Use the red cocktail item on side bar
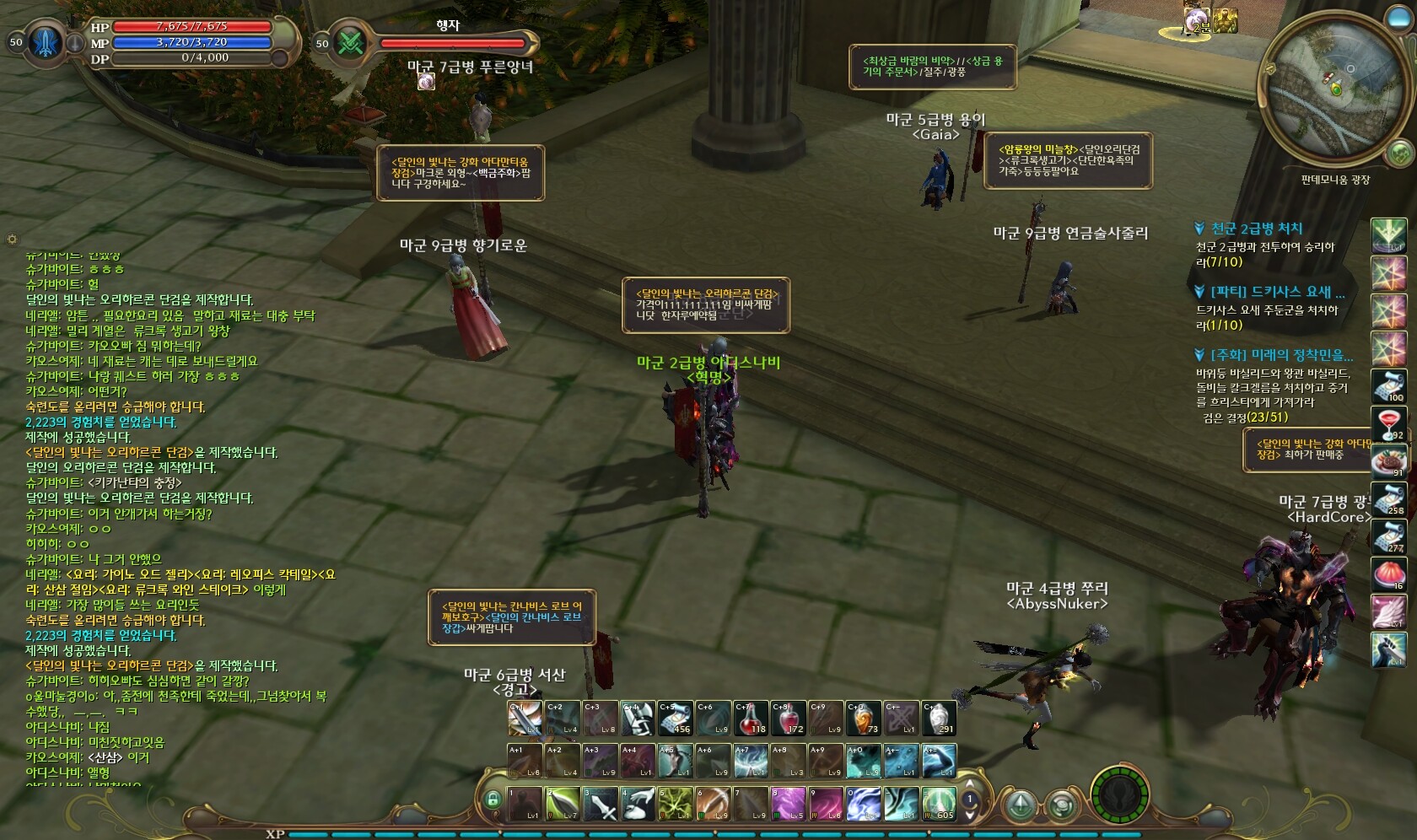Viewport: 1417px width, 840px height. click(1388, 425)
